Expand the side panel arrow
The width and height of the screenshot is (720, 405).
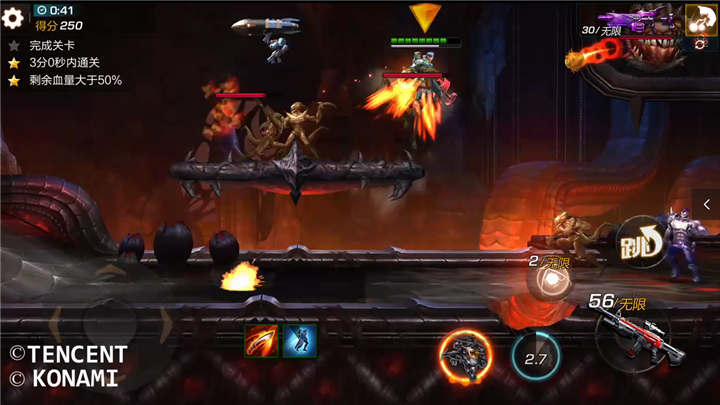click(x=707, y=204)
